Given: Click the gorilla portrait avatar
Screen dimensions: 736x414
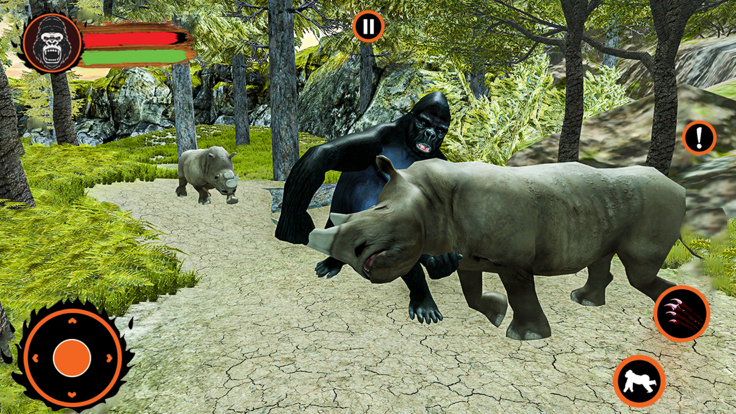Looking at the screenshot, I should pos(52,44).
